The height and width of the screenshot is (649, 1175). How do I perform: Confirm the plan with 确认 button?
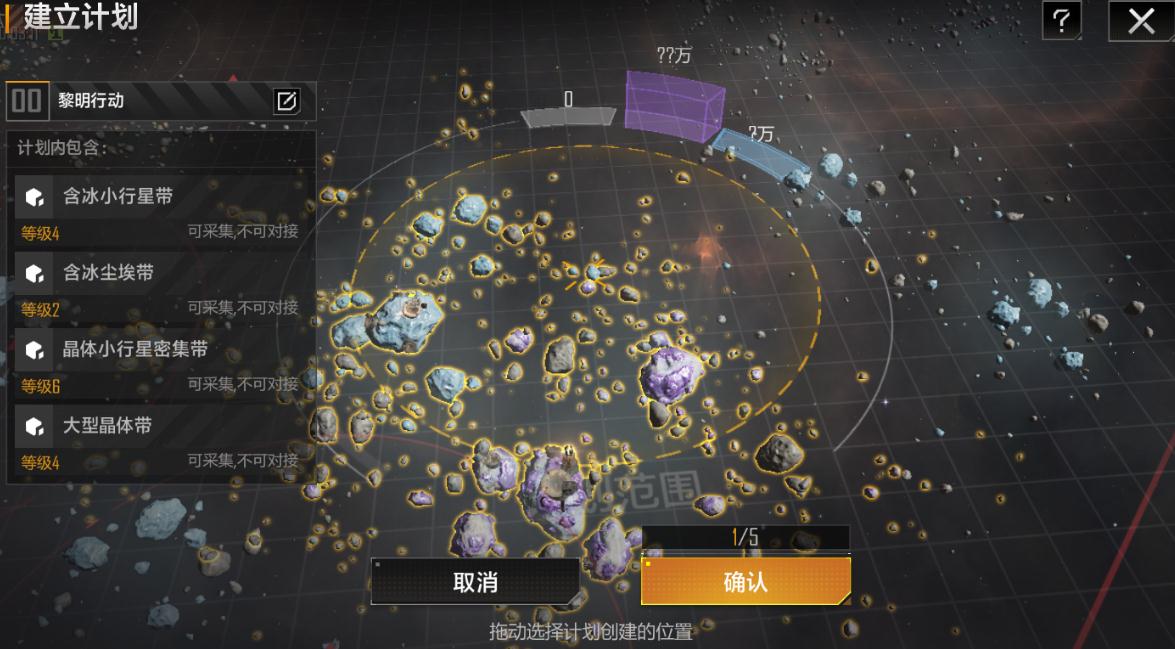[x=745, y=581]
